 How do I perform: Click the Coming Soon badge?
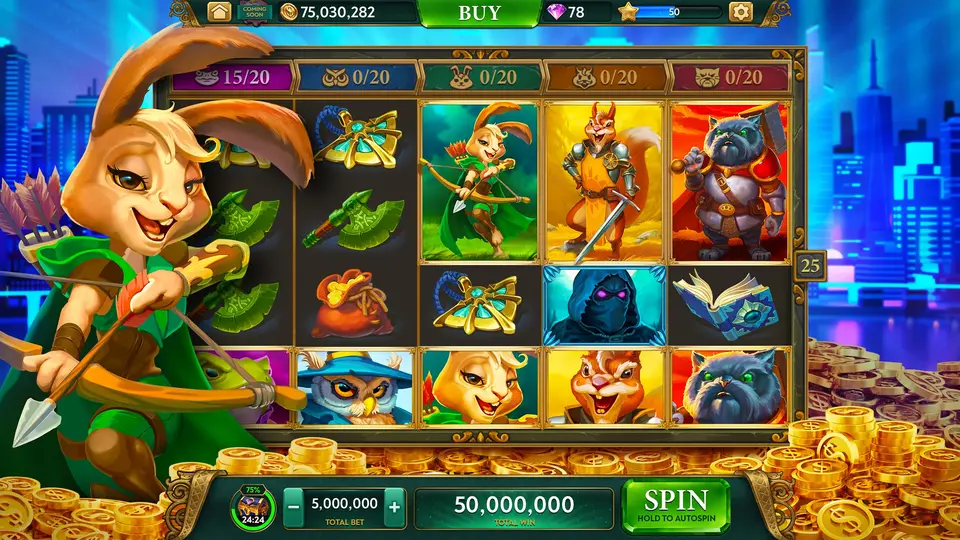[x=254, y=12]
